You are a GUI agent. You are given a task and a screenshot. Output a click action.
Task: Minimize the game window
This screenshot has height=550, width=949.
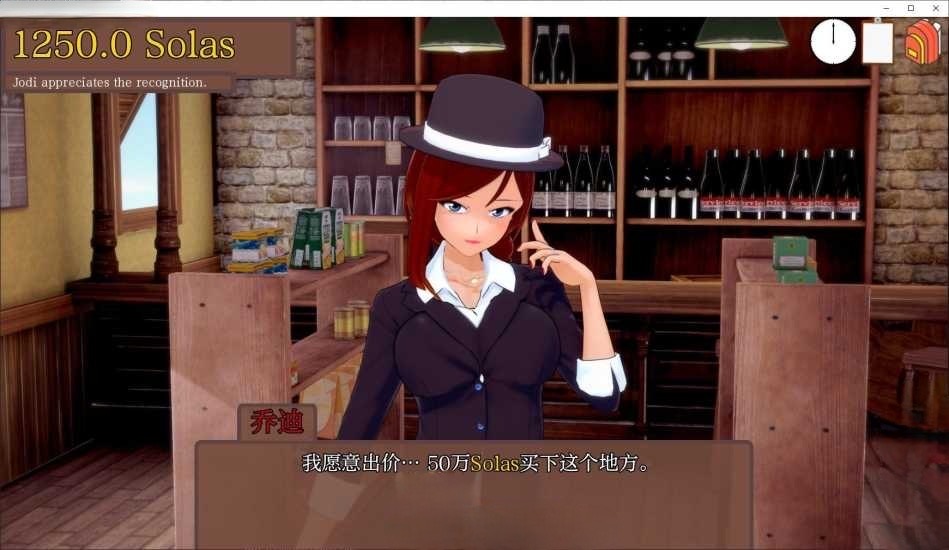885,8
